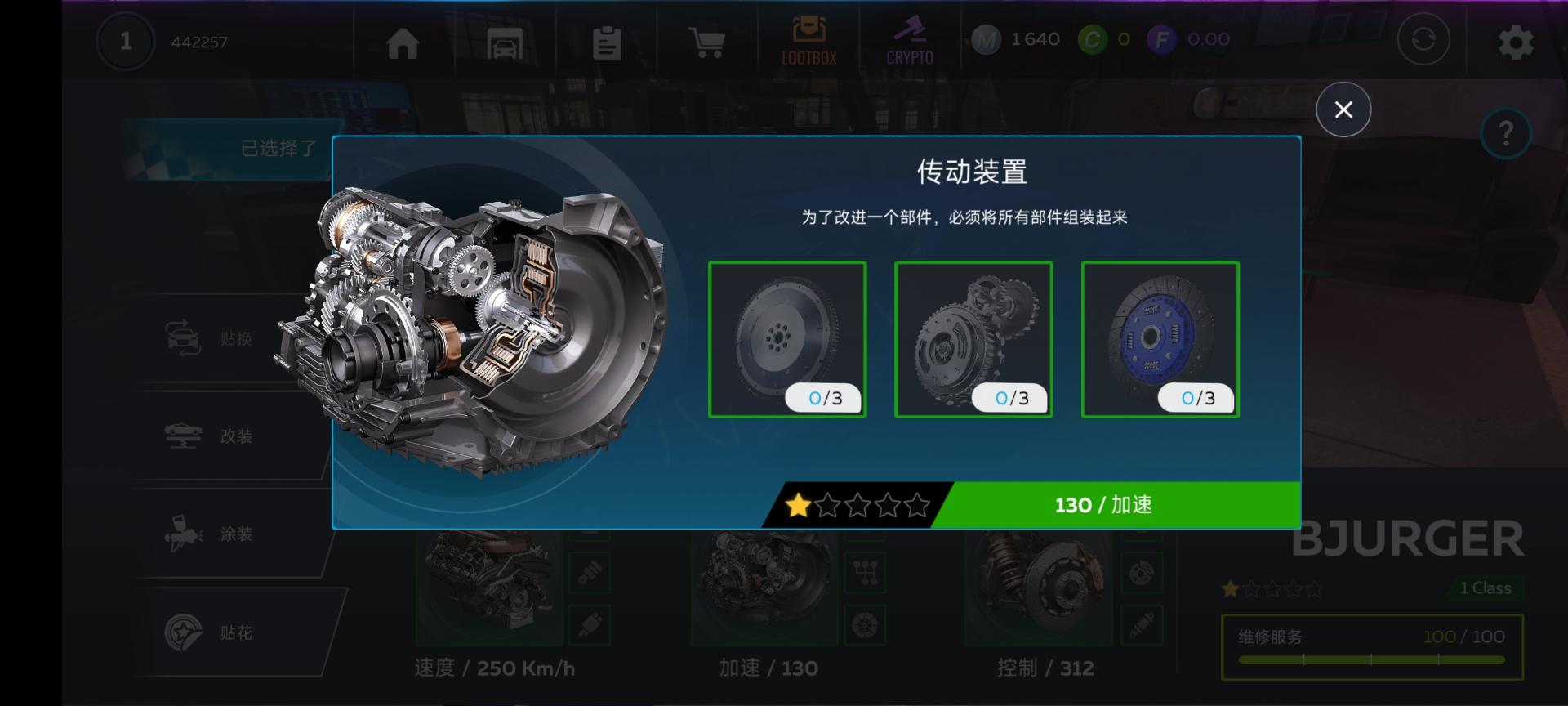Select the middle clutch assembly part slot
Screen dimensions: 1568x706
(x=973, y=339)
